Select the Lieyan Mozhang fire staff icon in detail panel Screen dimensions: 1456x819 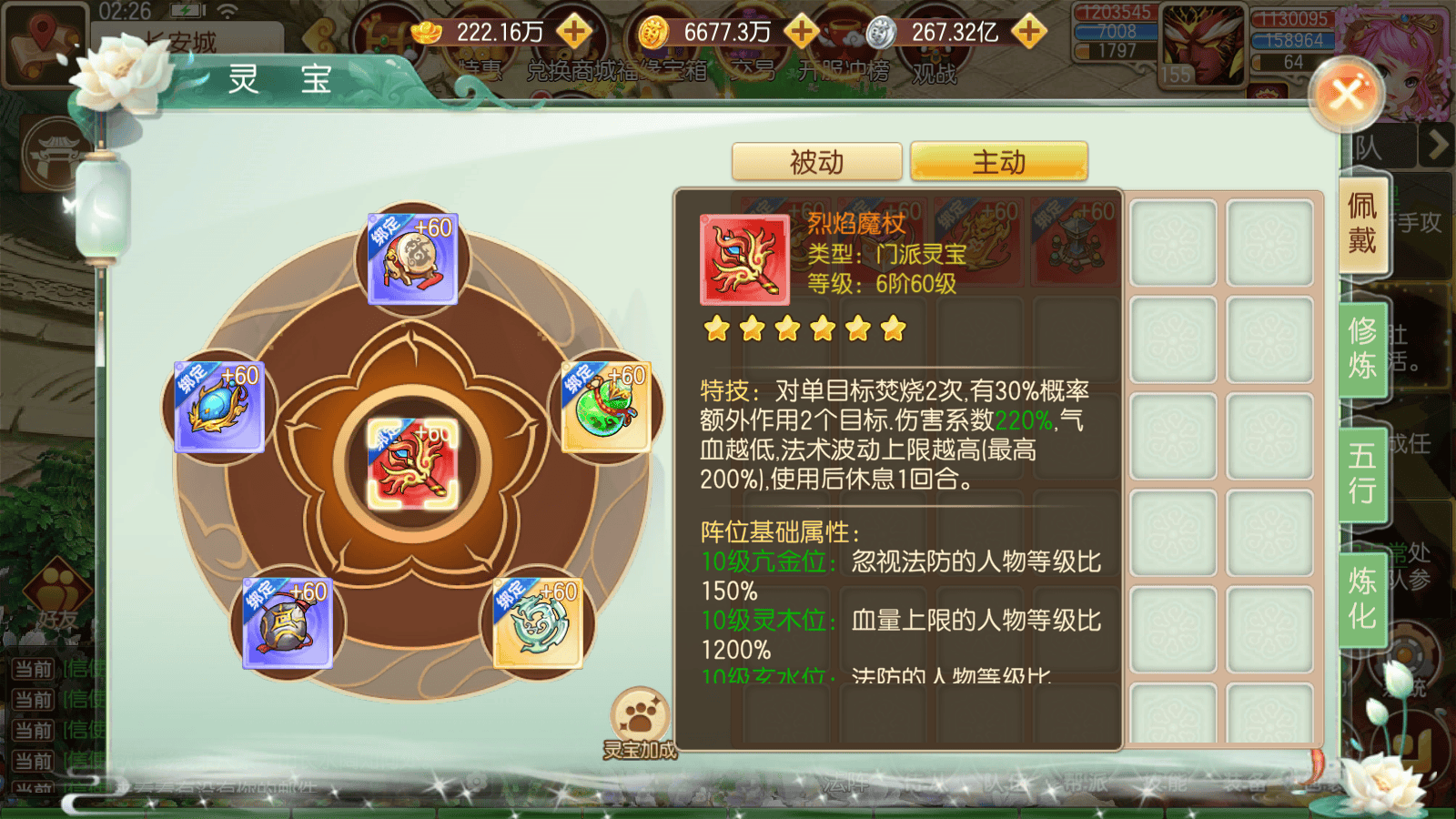(x=743, y=259)
